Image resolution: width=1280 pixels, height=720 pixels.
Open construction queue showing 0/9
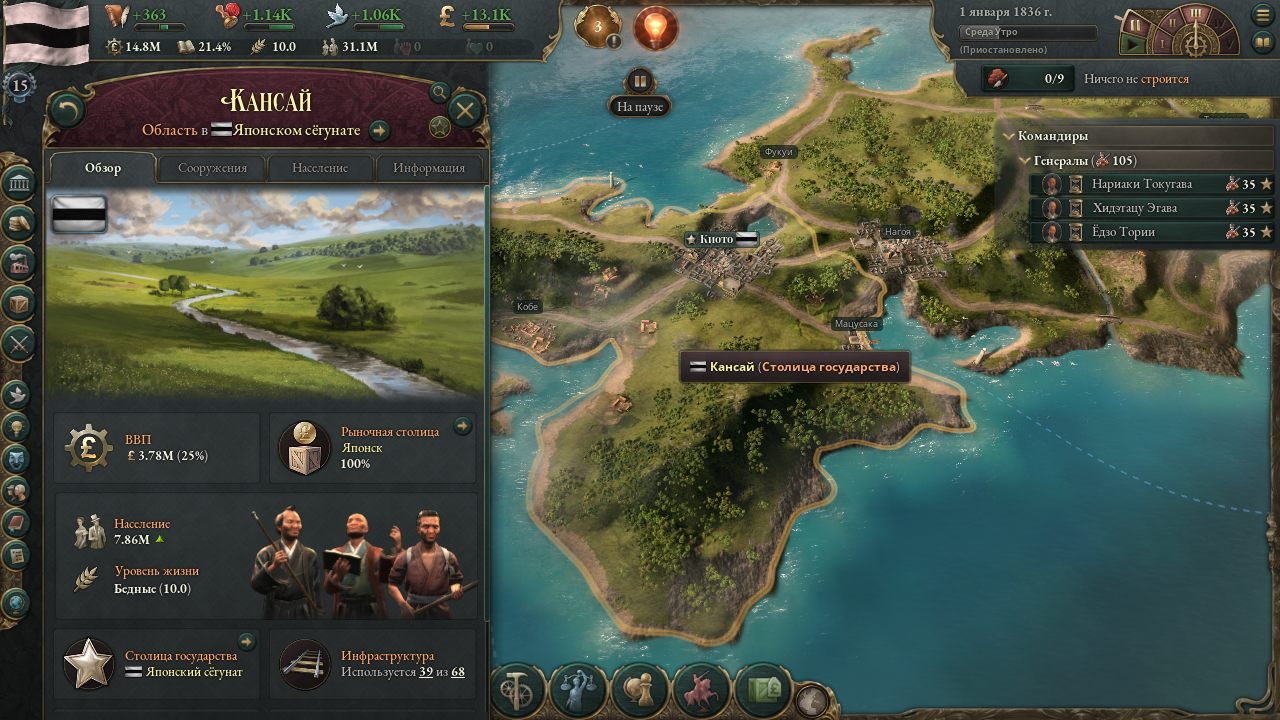[x=1027, y=78]
